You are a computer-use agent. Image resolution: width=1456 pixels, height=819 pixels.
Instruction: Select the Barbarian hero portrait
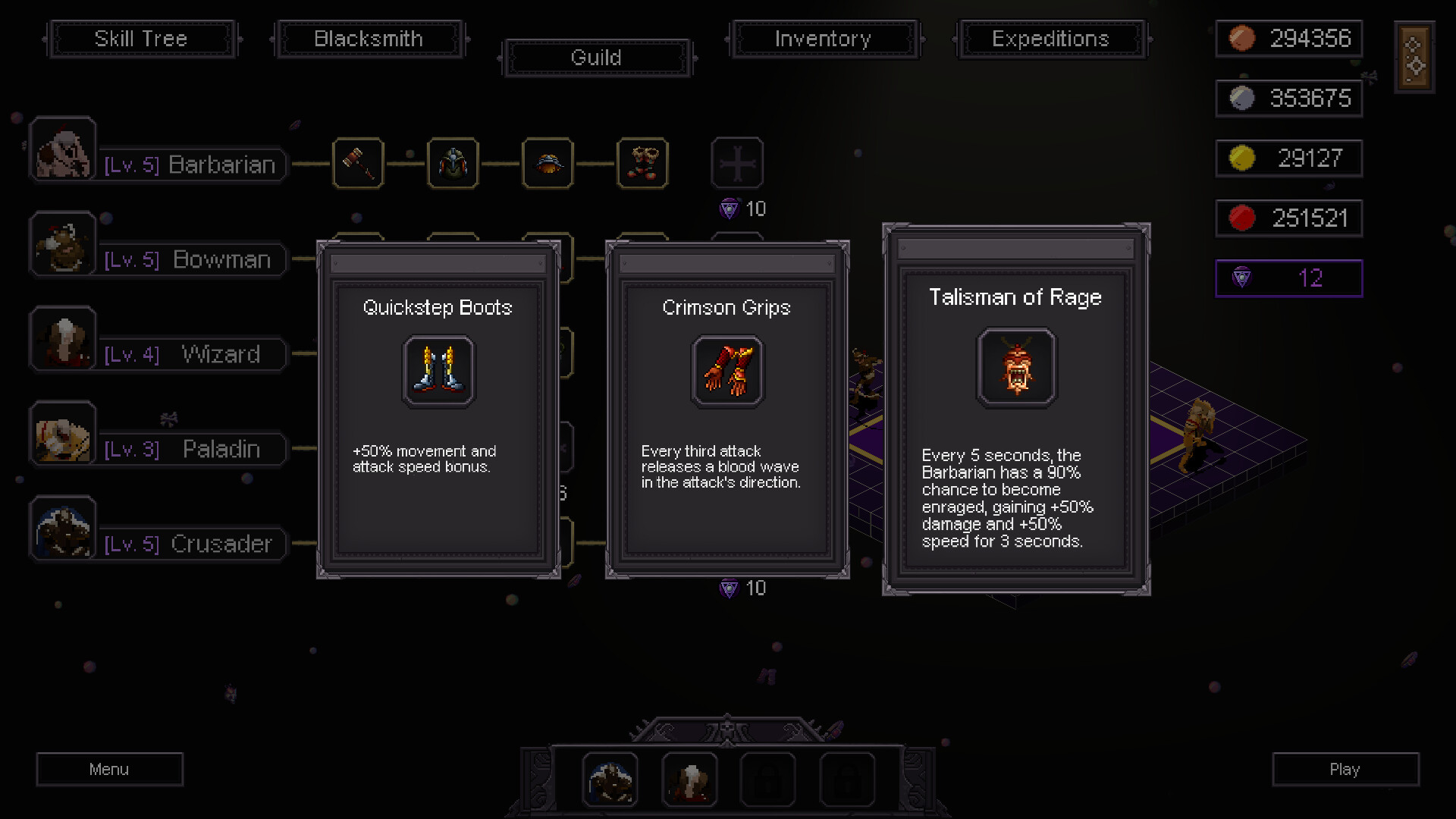pyautogui.click(x=63, y=149)
